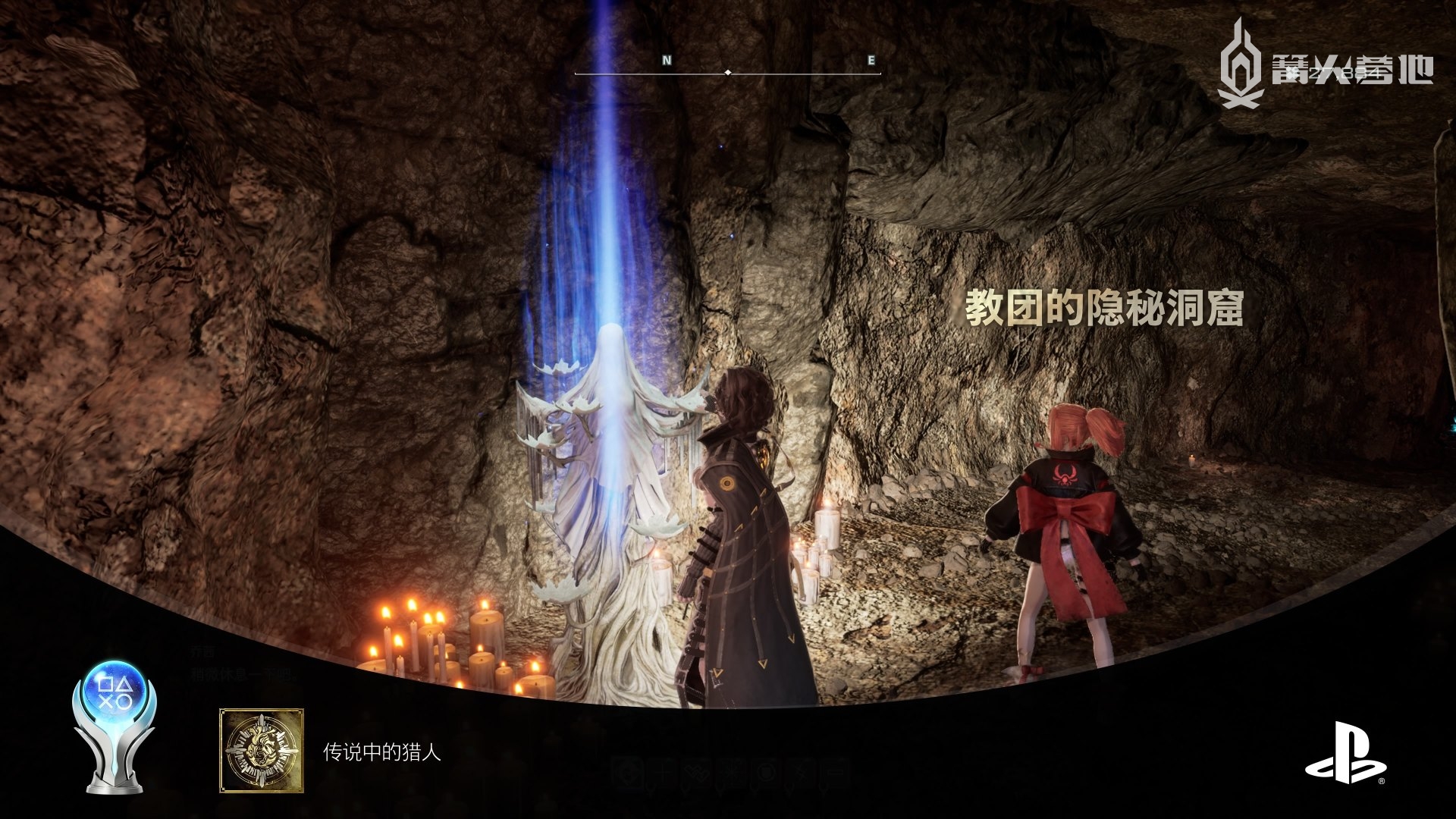The width and height of the screenshot is (1456, 819).
Task: Click the PlayStation logo in the overlay
Action: (x=1345, y=753)
